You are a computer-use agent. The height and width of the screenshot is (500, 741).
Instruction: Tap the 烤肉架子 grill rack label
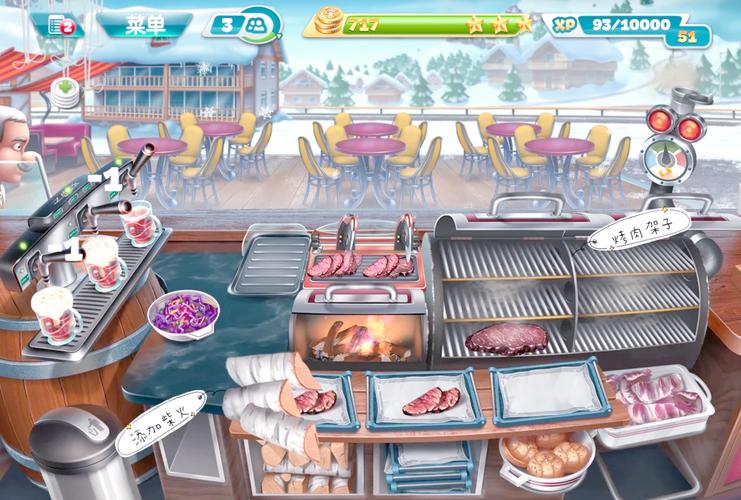[x=624, y=231]
